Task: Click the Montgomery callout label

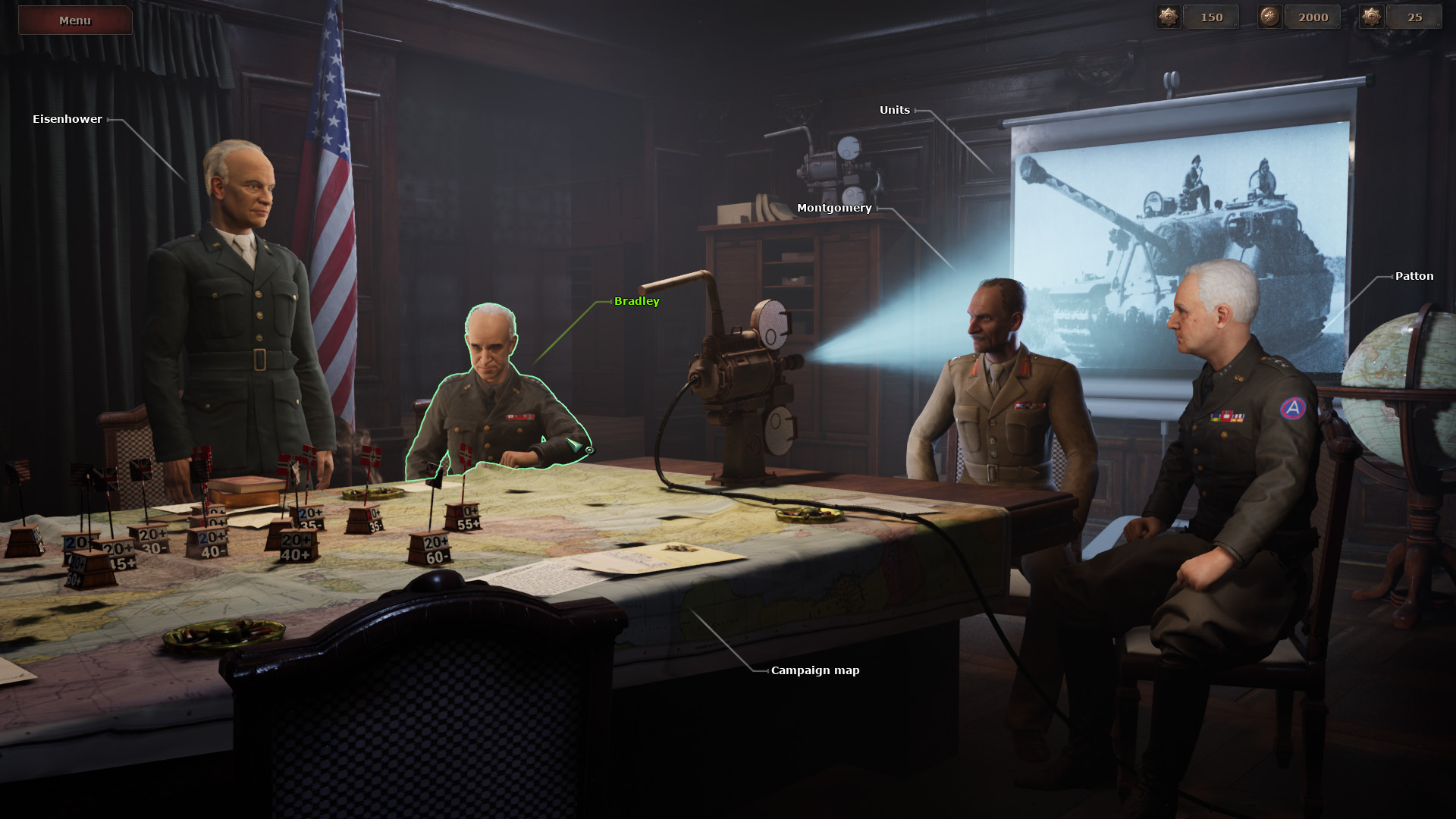Action: tap(834, 209)
